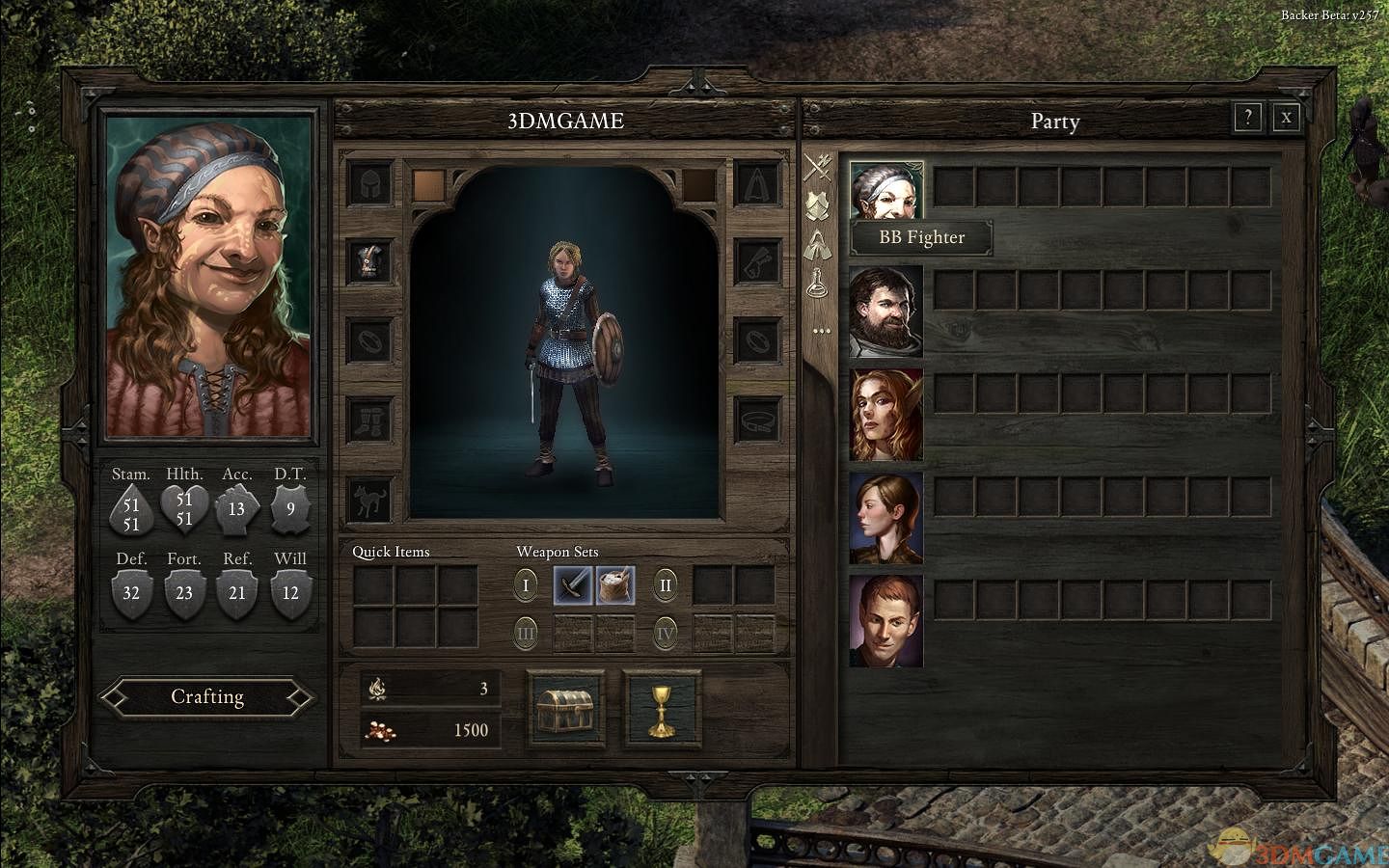
Task: Select the red-haired young man portrait
Action: coord(885,621)
